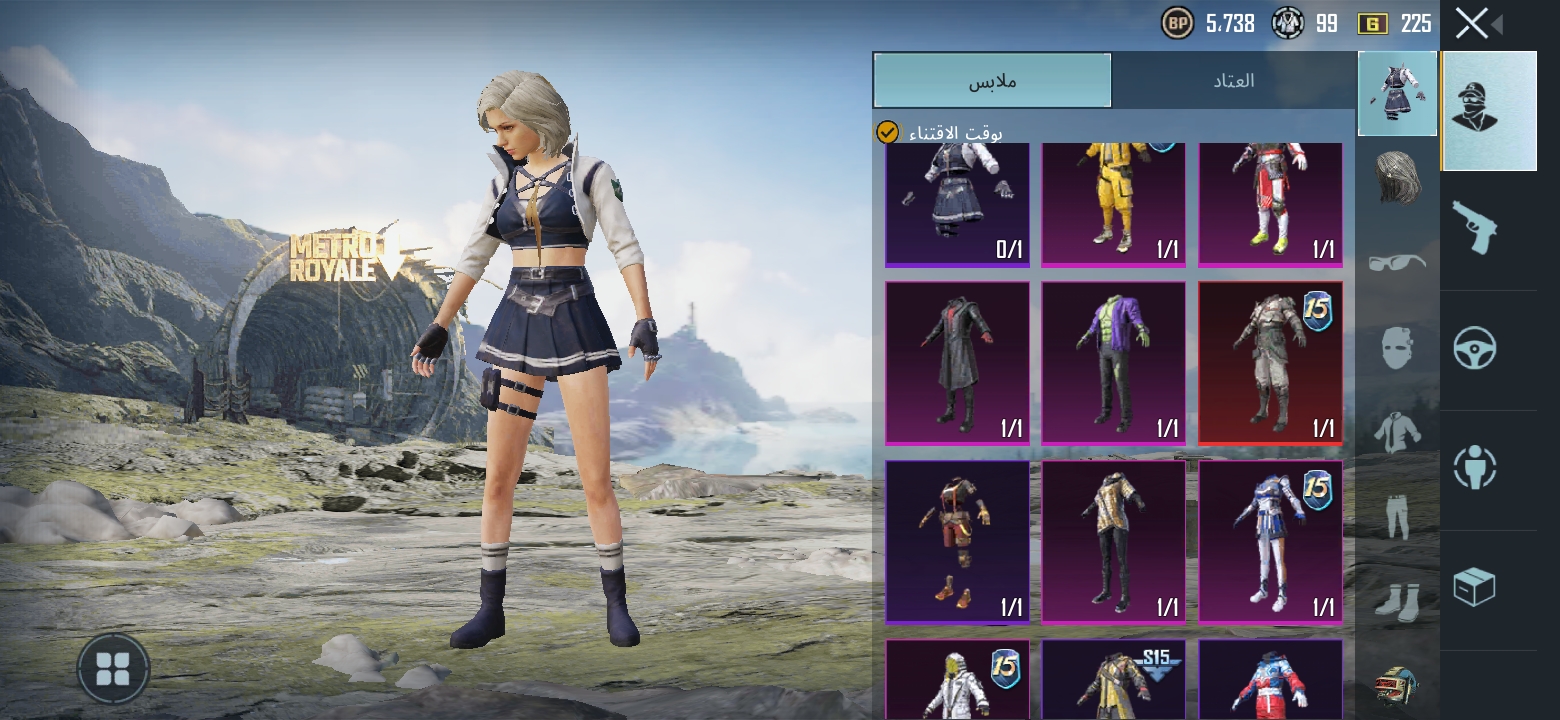This screenshot has height=720, width=1560.
Task: Select the blue and white dress outfit
Action: click(1270, 542)
